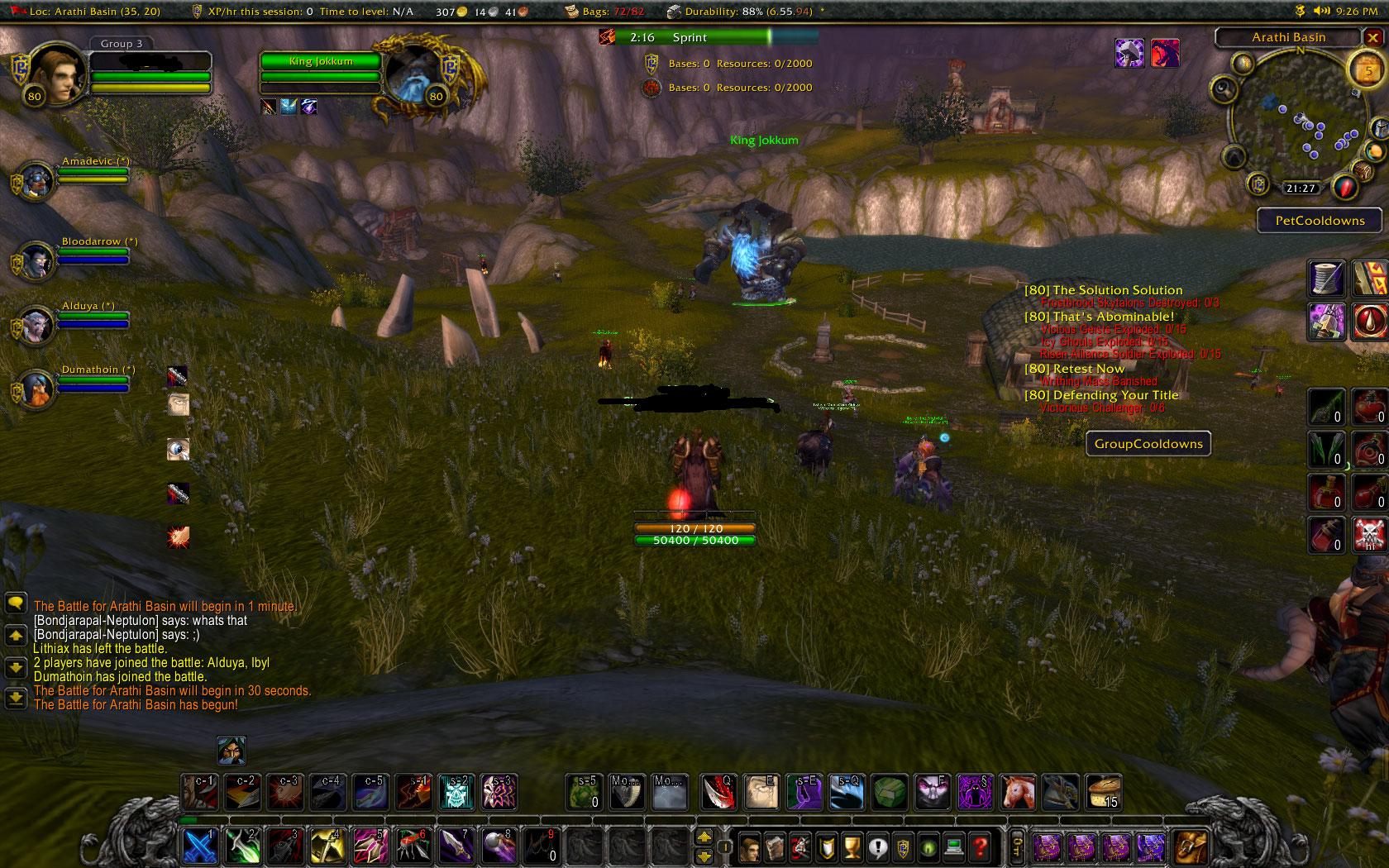Close the Arathi Basin minimap header
Screen dimensions: 1389x868
[1372, 37]
